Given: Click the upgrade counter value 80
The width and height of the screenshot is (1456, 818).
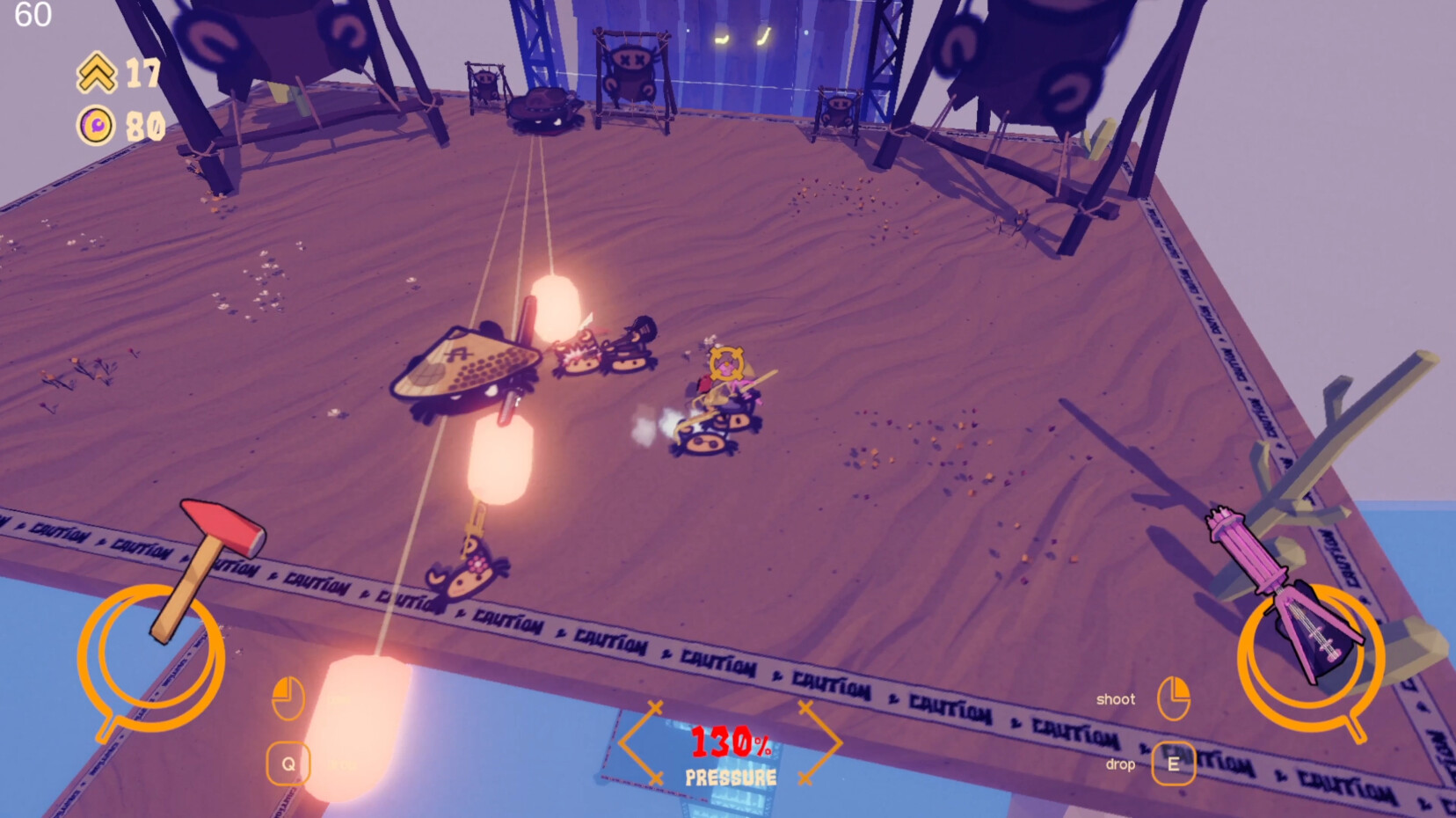Looking at the screenshot, I should tap(146, 124).
